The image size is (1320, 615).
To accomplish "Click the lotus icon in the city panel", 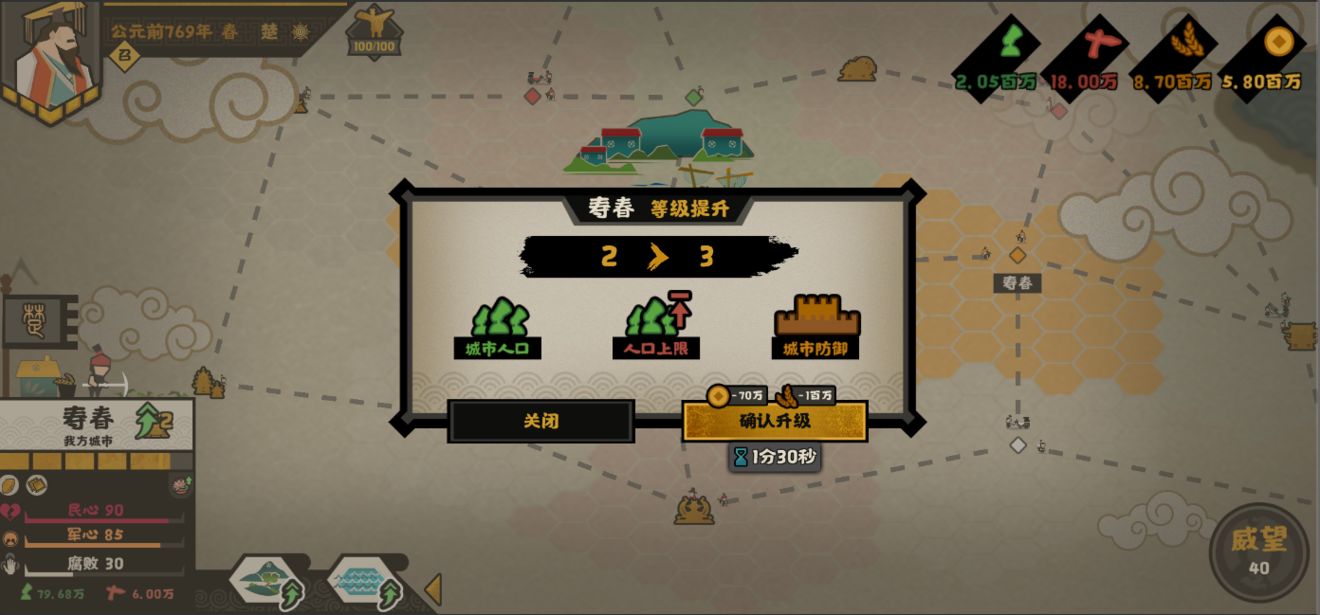I will point(181,486).
